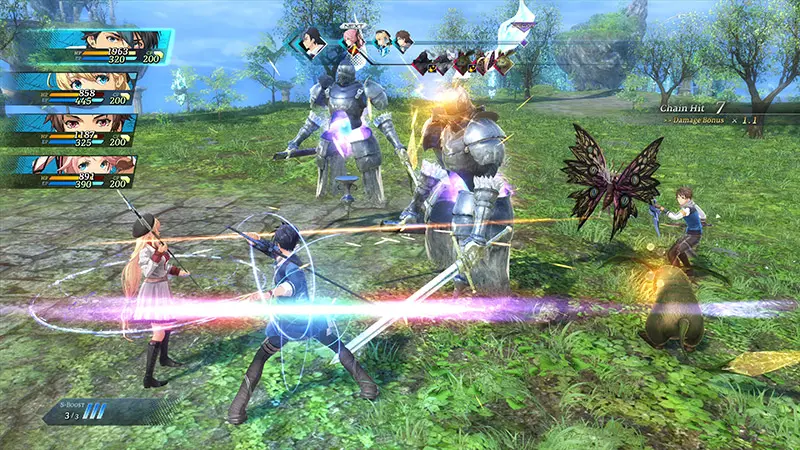The image size is (800, 450).
Task: Select the pink-haired girl's party status panel
Action: pyautogui.click(x=78, y=172)
